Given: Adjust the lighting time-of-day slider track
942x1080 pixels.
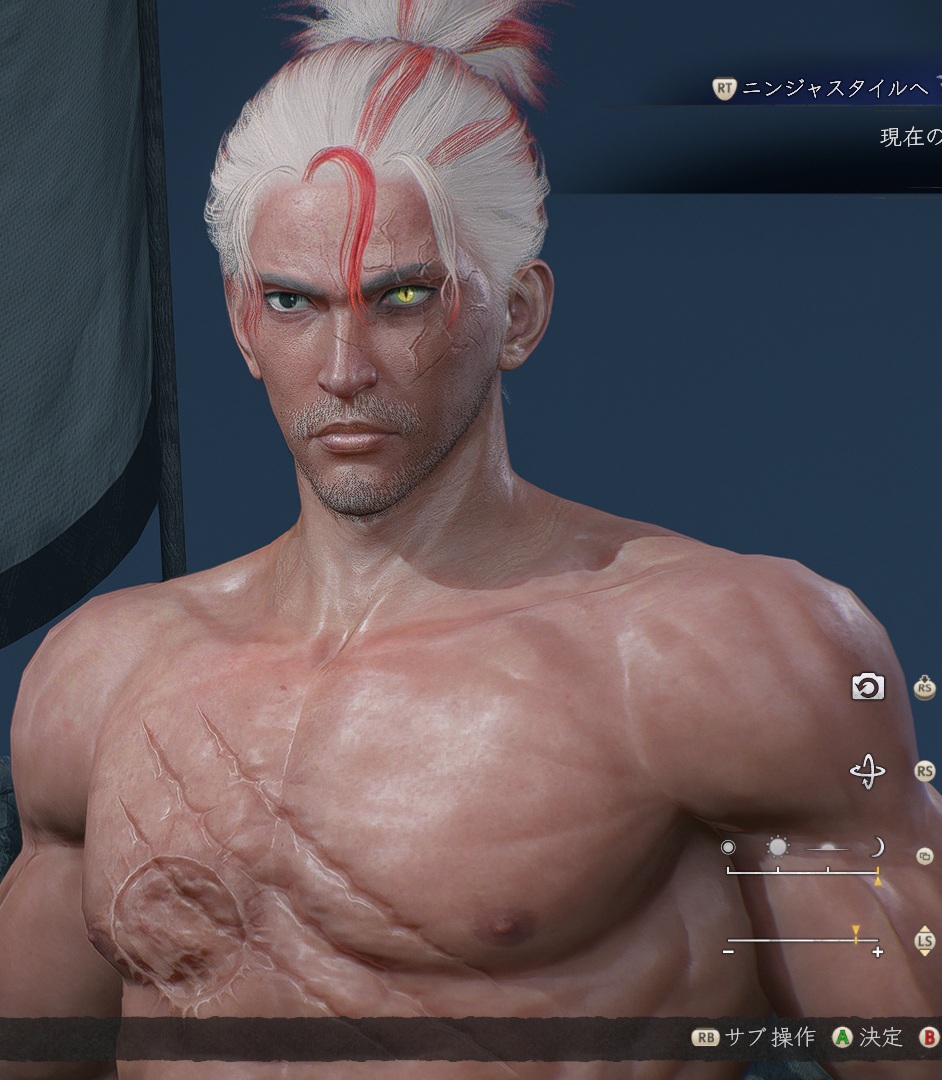Looking at the screenshot, I should 802,872.
